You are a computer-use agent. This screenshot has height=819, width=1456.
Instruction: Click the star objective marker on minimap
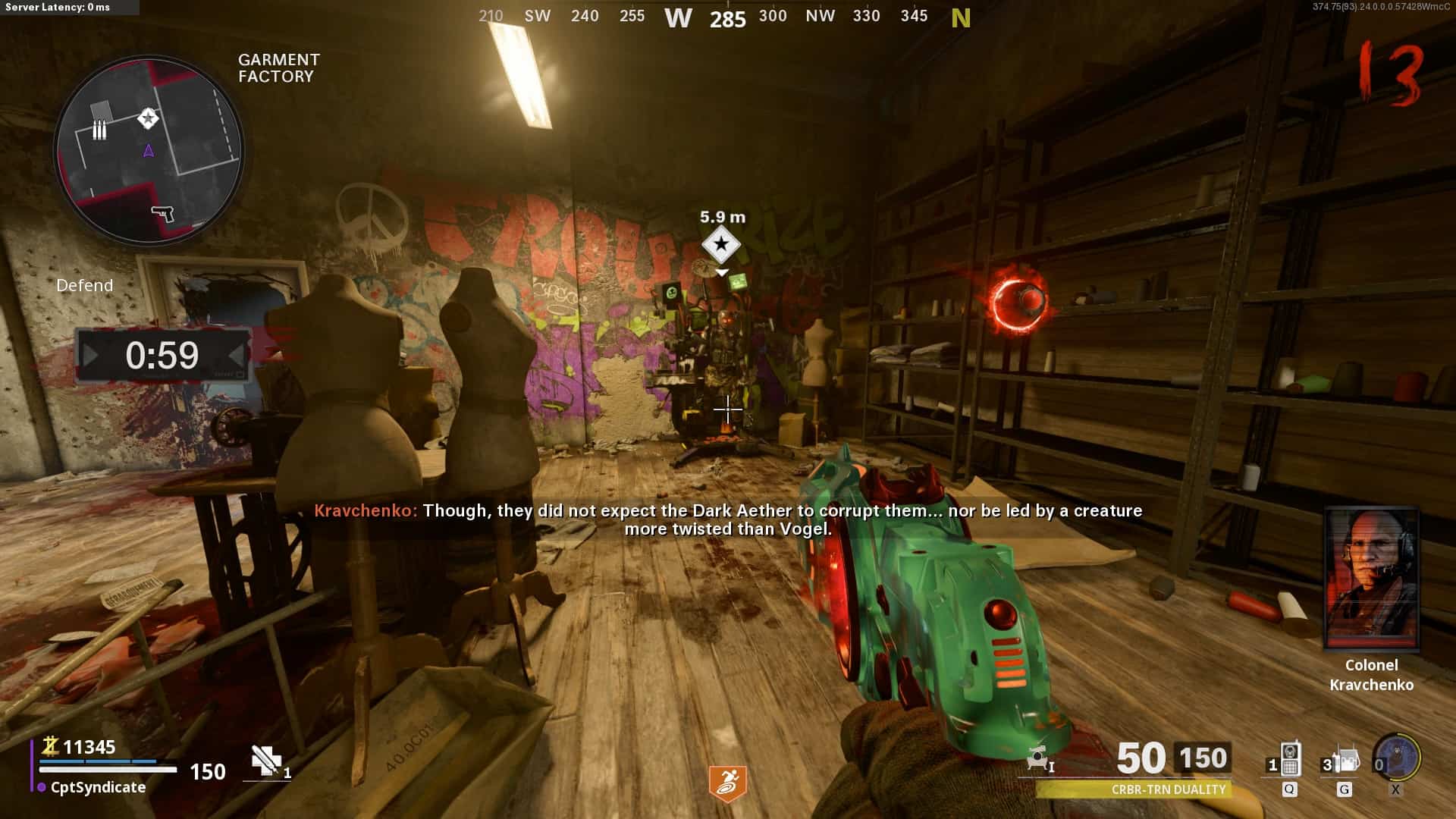pos(148,118)
